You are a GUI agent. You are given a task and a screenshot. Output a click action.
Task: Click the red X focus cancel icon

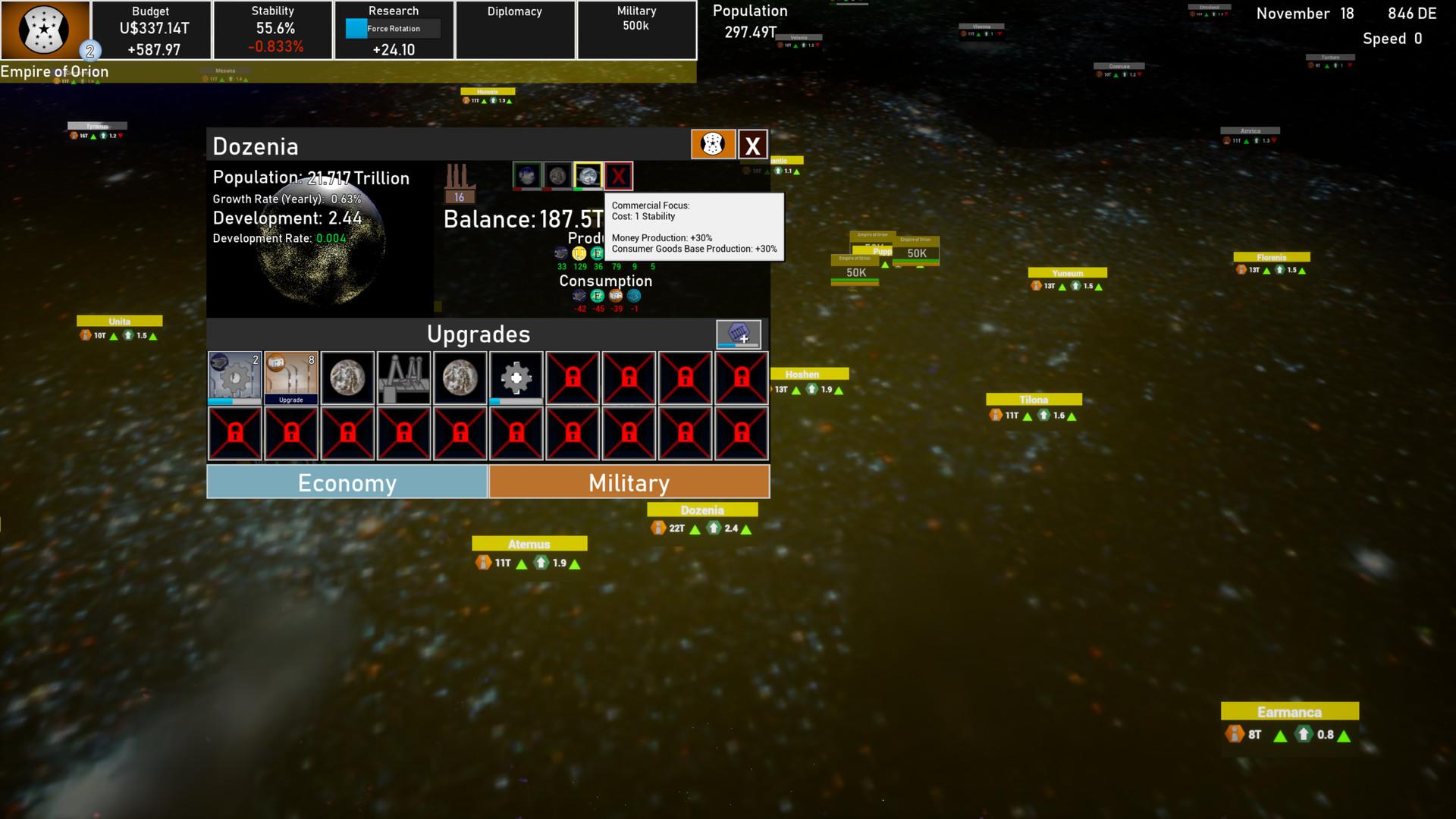pyautogui.click(x=619, y=176)
